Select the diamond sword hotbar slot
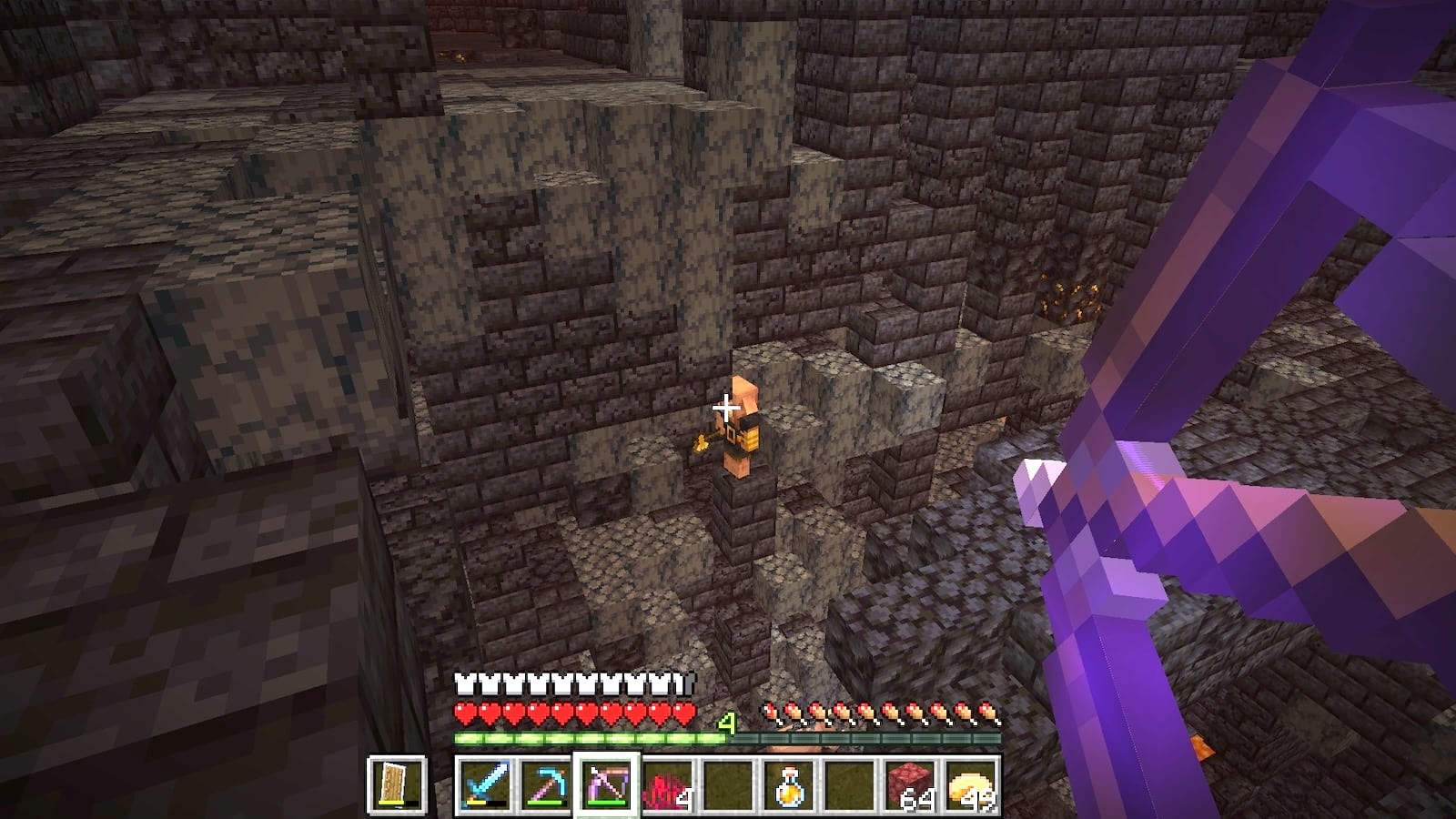 point(483,784)
